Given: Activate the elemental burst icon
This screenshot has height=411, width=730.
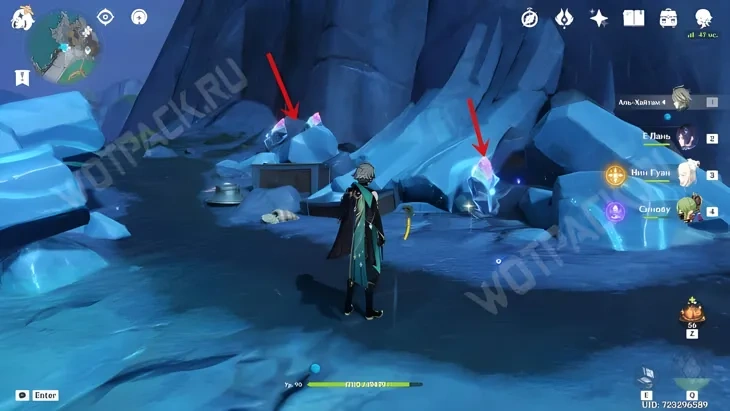Looking at the screenshot, I should pyautogui.click(x=693, y=376).
